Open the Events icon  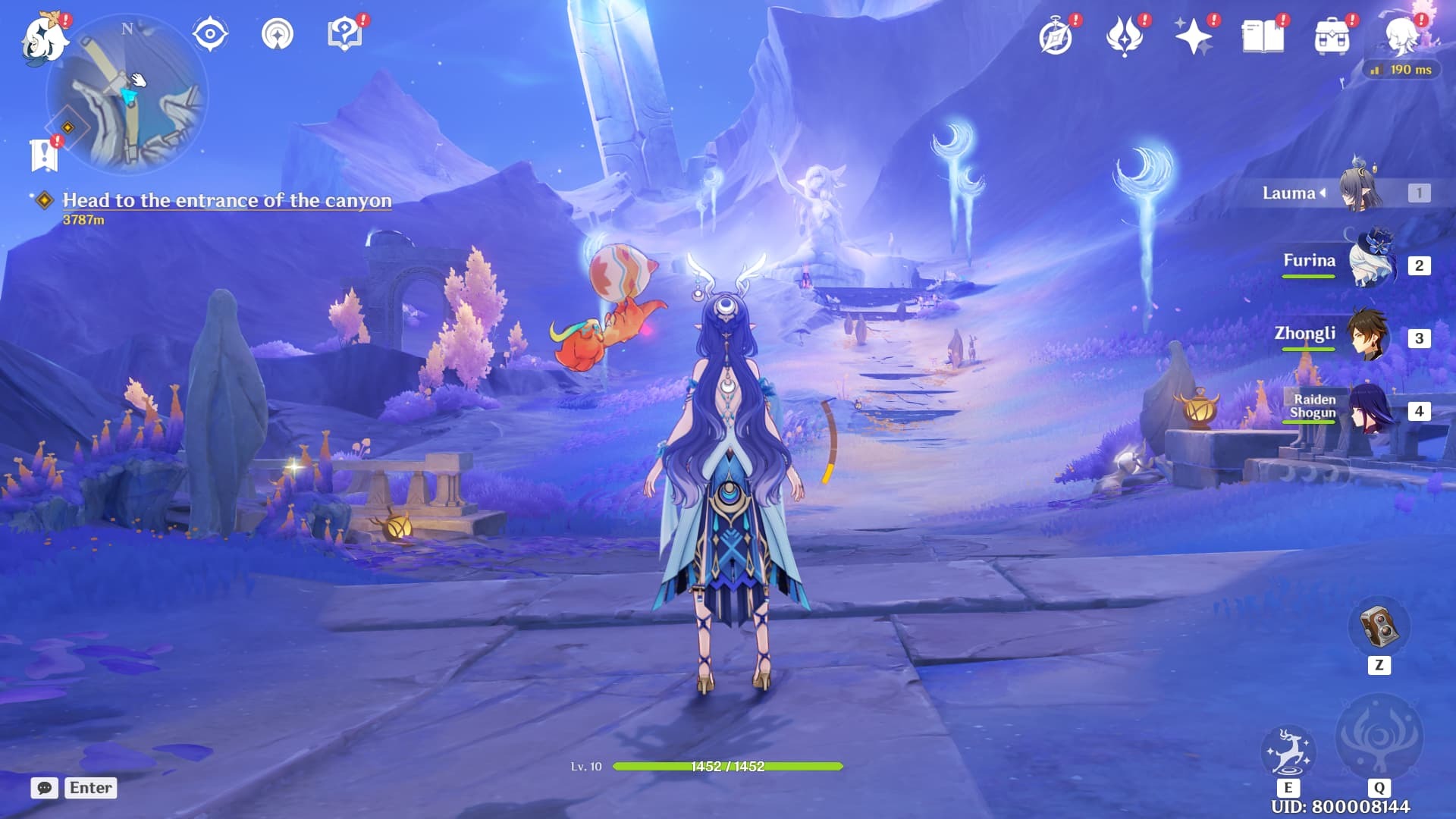(x=1125, y=36)
